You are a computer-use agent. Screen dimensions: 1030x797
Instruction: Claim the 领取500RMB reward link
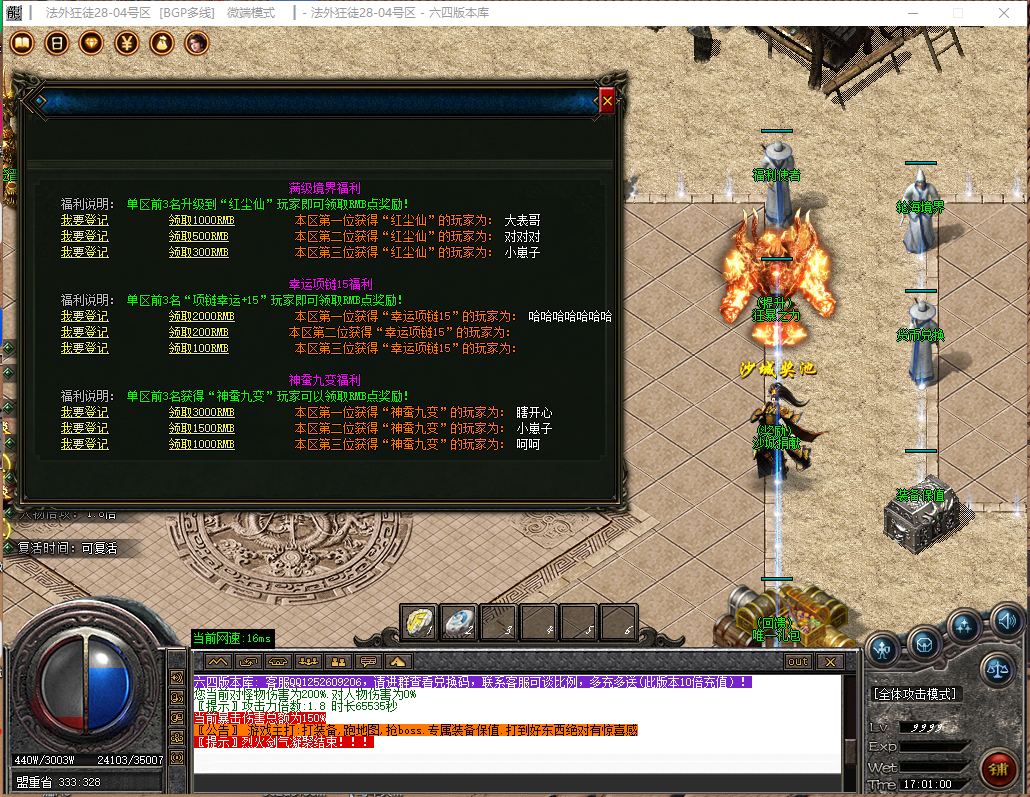(198, 236)
